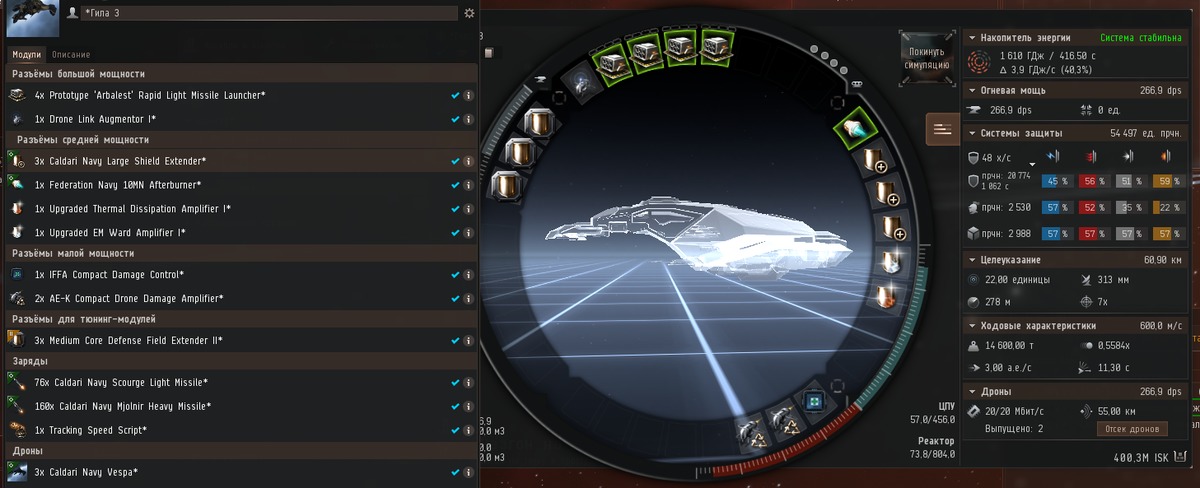The image size is (1200, 488).
Task: Open the Модули tab
Action: pyautogui.click(x=28, y=54)
